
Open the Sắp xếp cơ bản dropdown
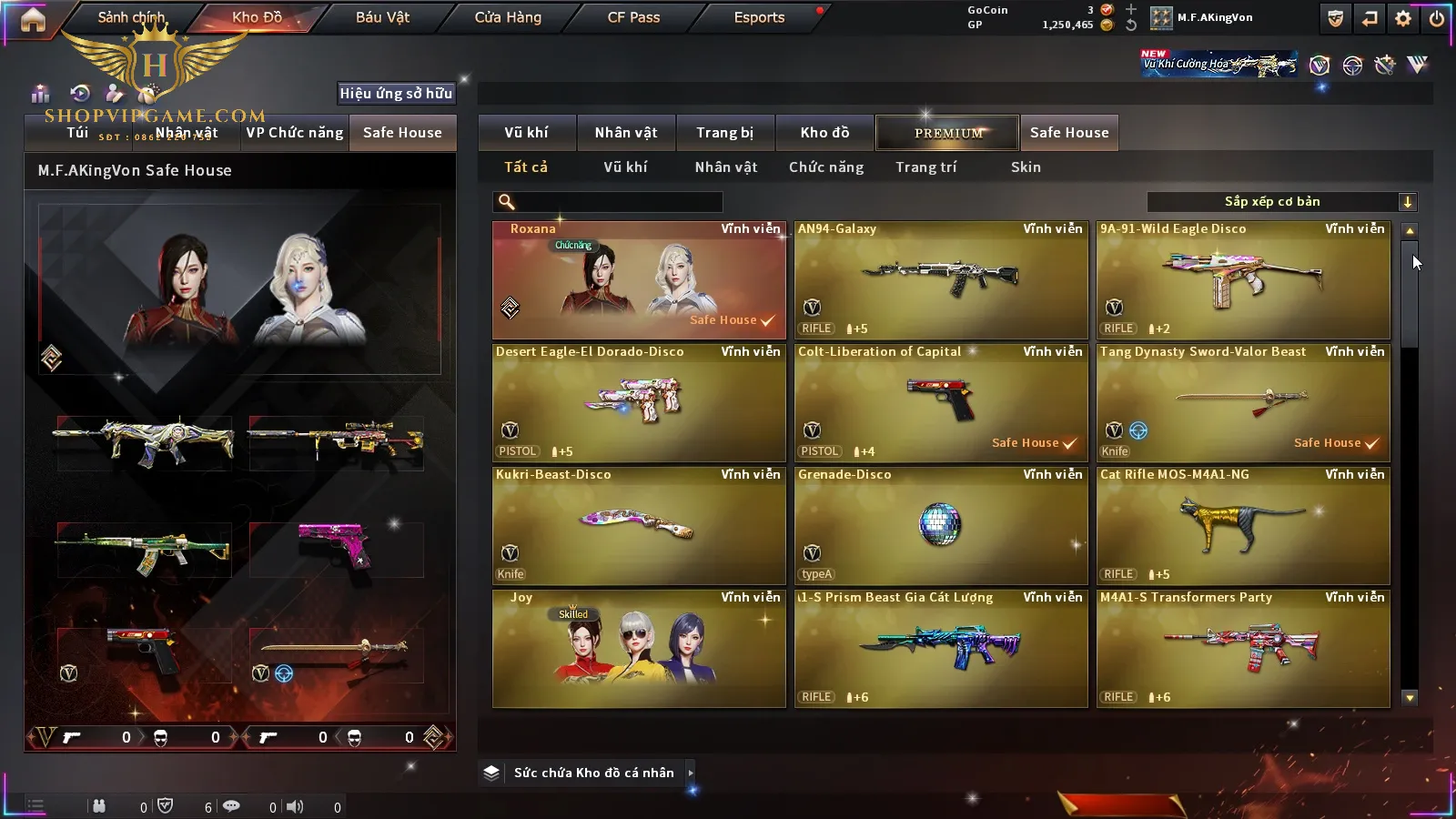(x=1281, y=202)
